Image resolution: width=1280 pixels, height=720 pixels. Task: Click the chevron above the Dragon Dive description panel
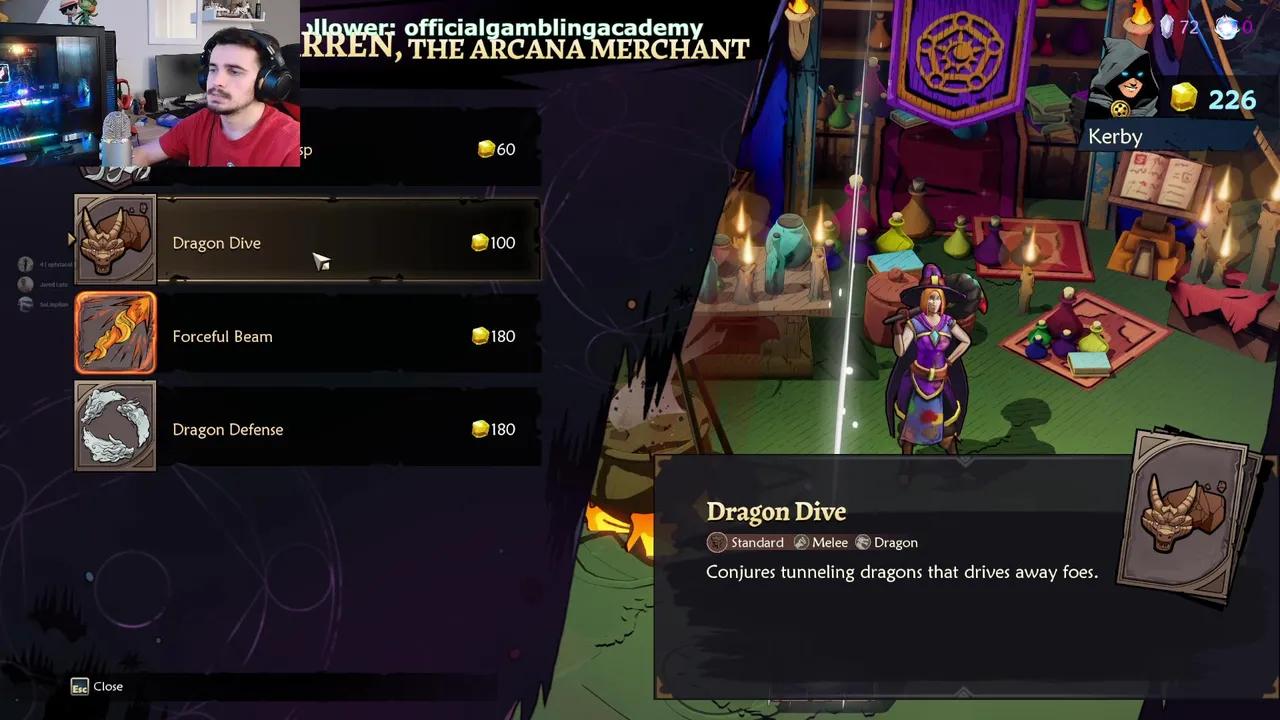pos(964,460)
